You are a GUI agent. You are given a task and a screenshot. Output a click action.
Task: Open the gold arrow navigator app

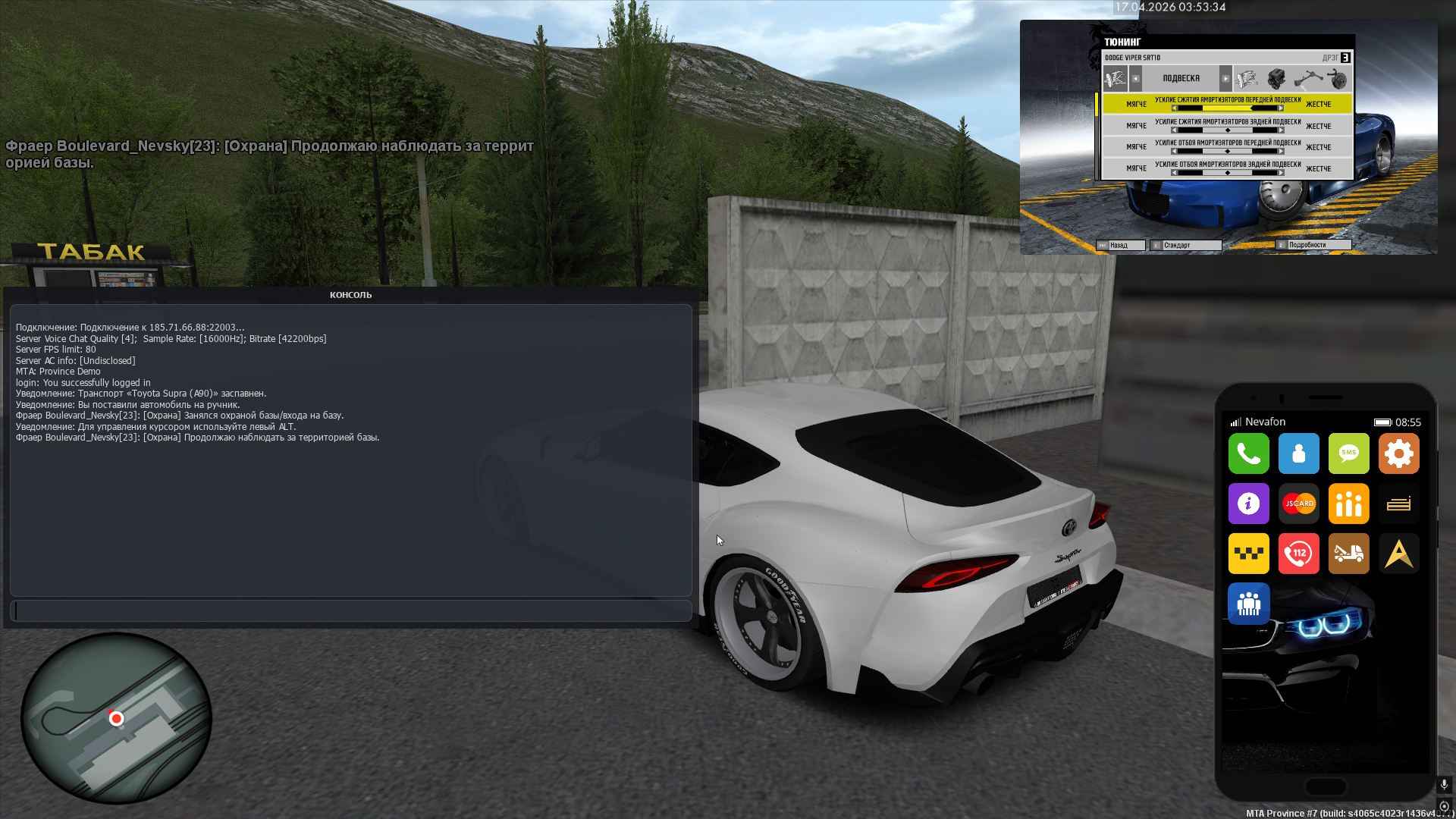pyautogui.click(x=1398, y=554)
